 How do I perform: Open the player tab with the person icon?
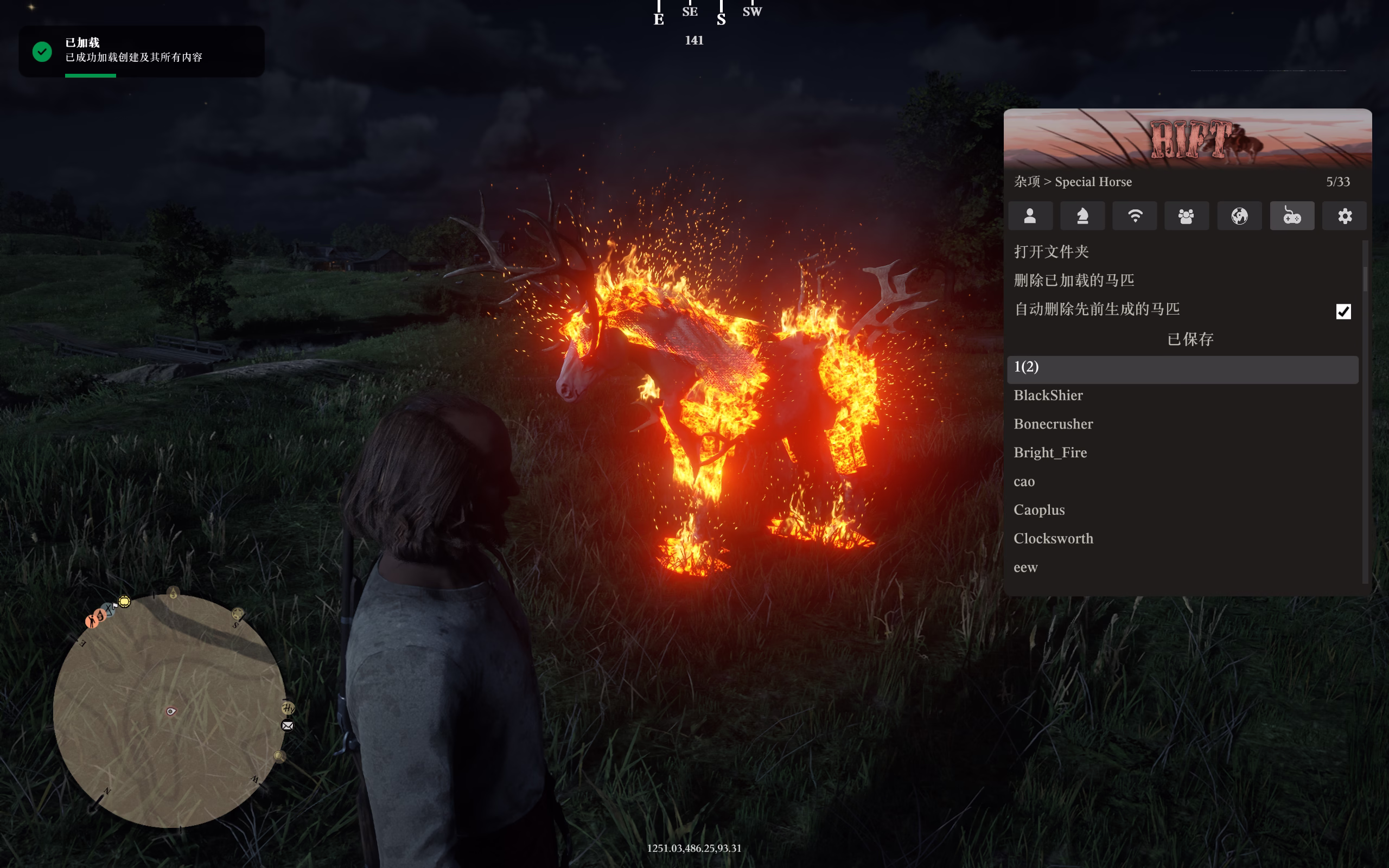point(1030,216)
